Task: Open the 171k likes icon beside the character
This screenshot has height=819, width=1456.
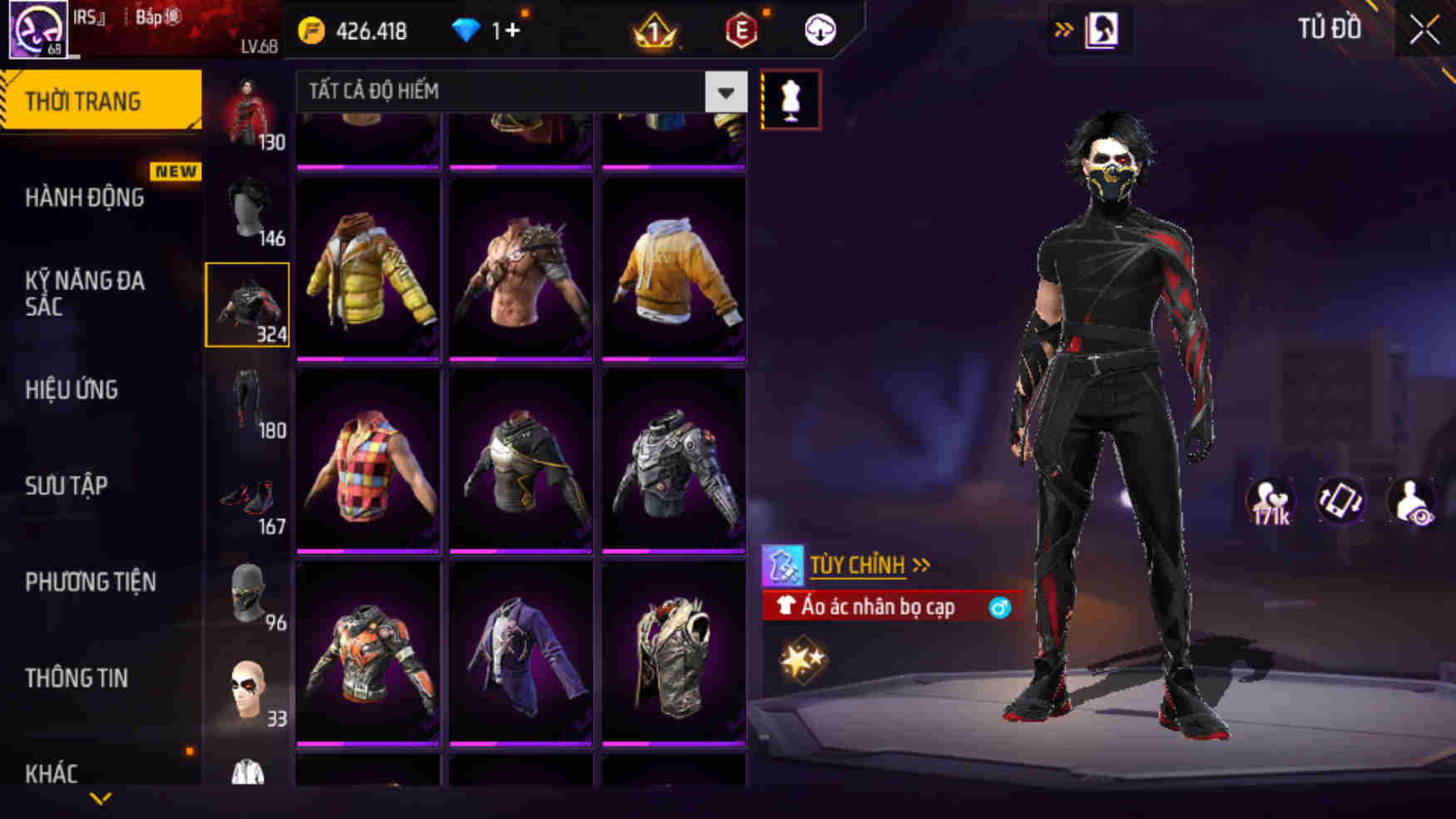Action: coord(1270,500)
